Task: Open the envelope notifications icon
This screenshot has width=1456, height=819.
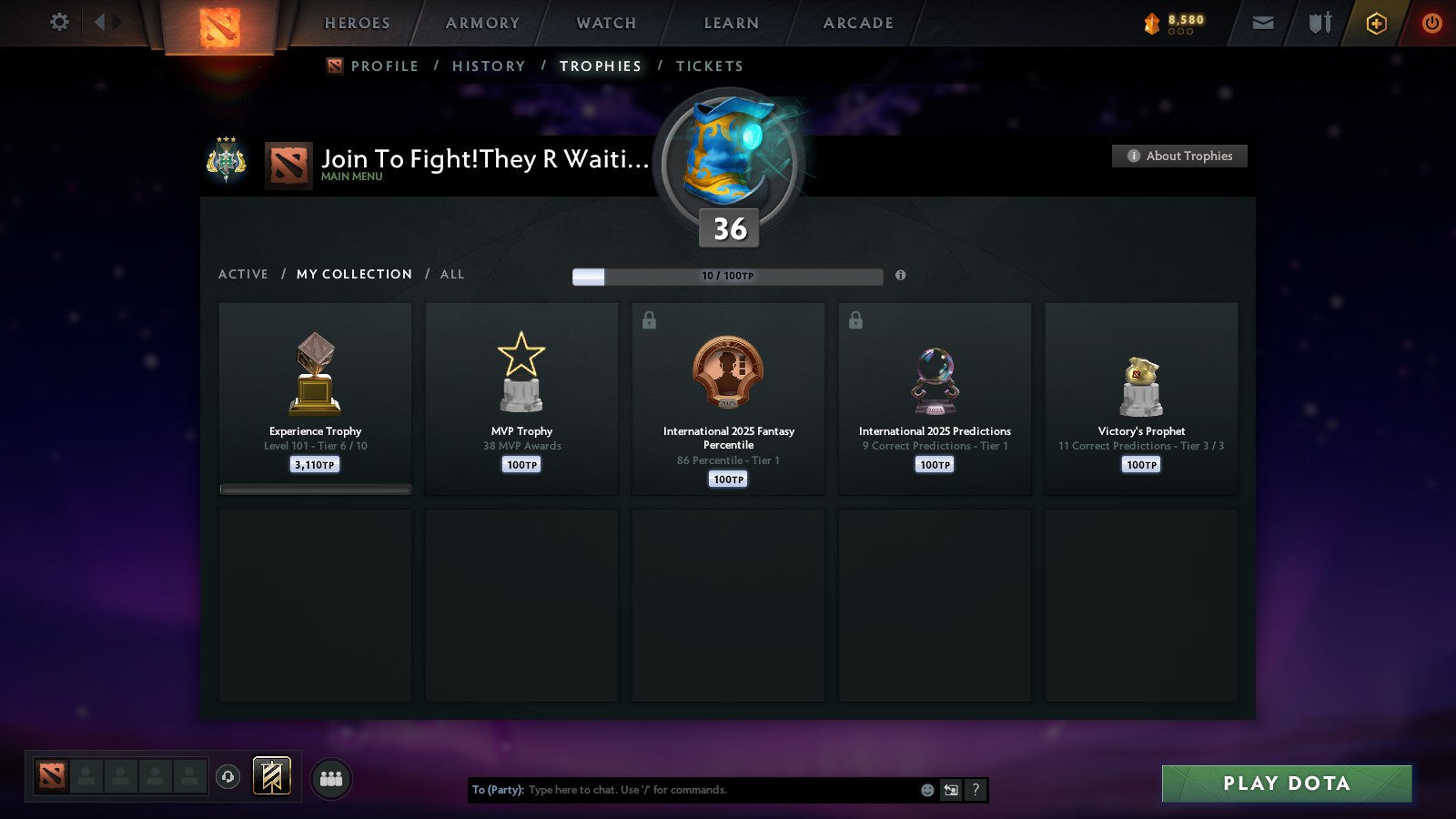Action: click(1263, 23)
